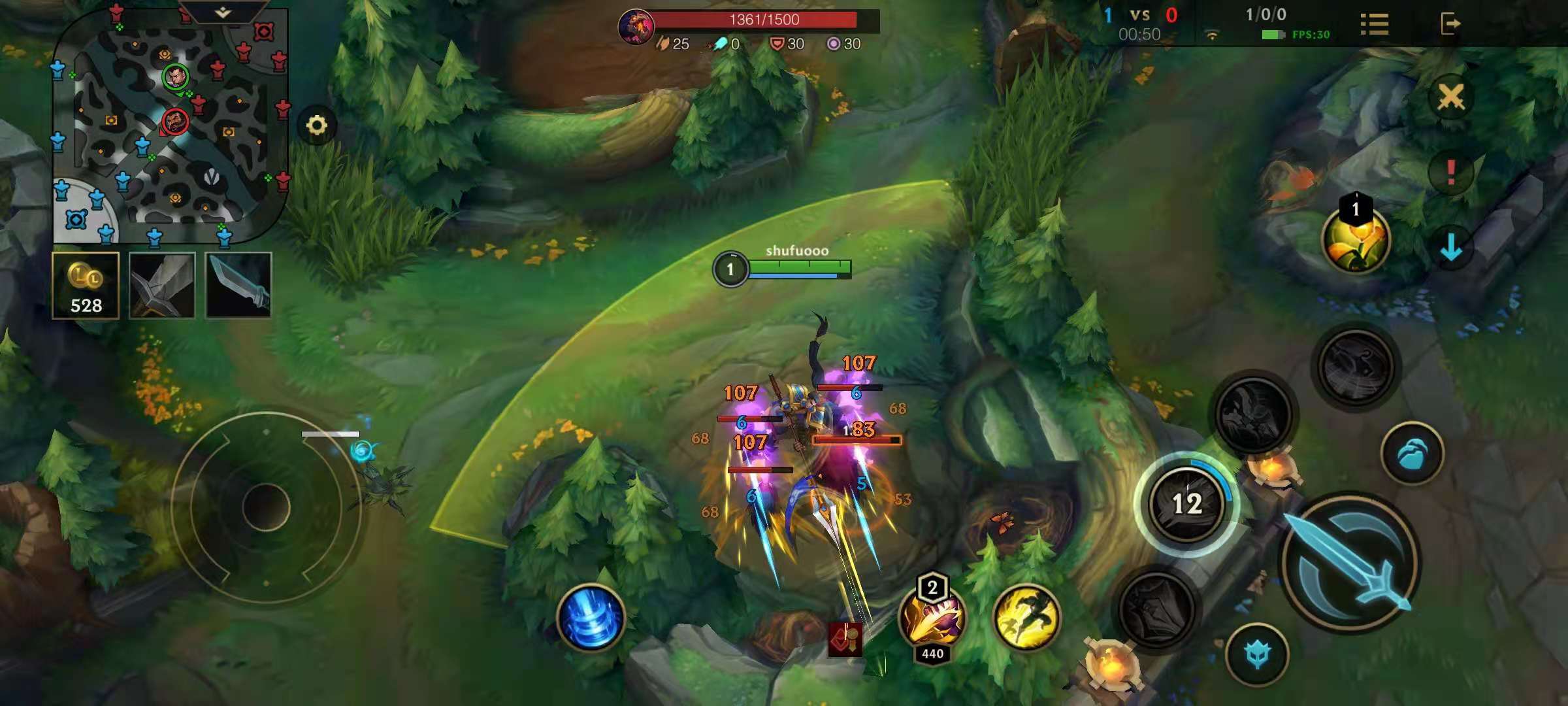This screenshot has height=706, width=1568.
Task: Tap the blue down arrow ping
Action: pos(1450,247)
